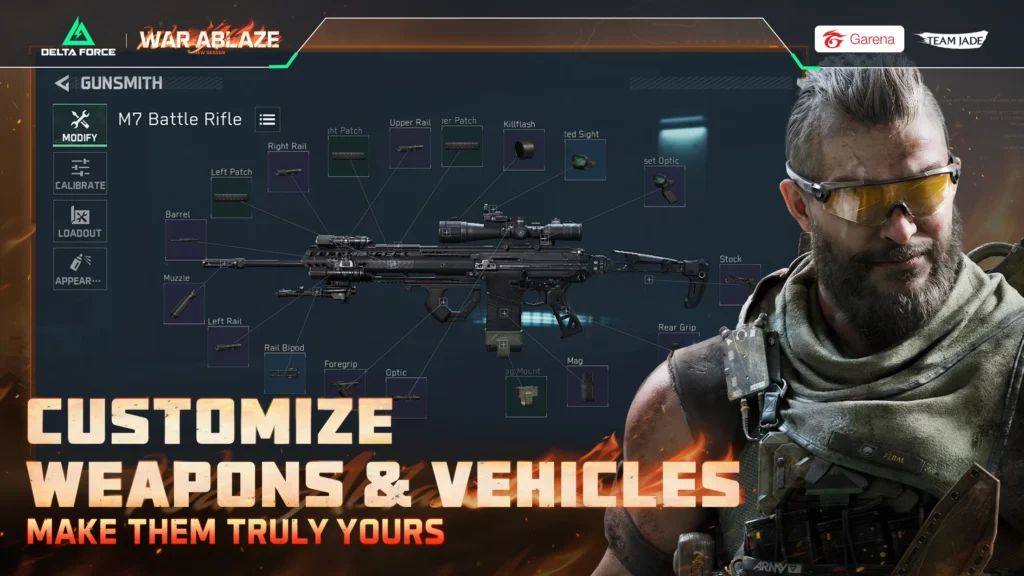Open the Stock attachment slot

point(739,284)
